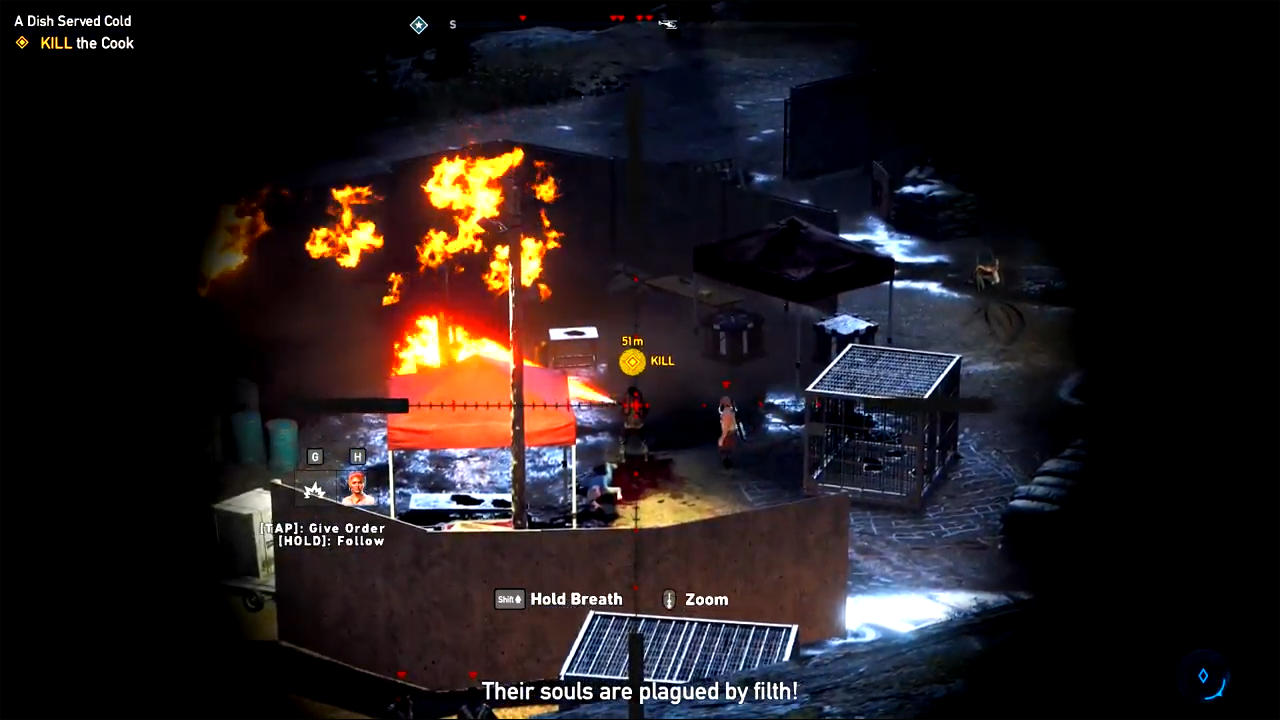This screenshot has width=1280, height=720.
Task: Click the empty companion slot with burst icon
Action: point(315,489)
